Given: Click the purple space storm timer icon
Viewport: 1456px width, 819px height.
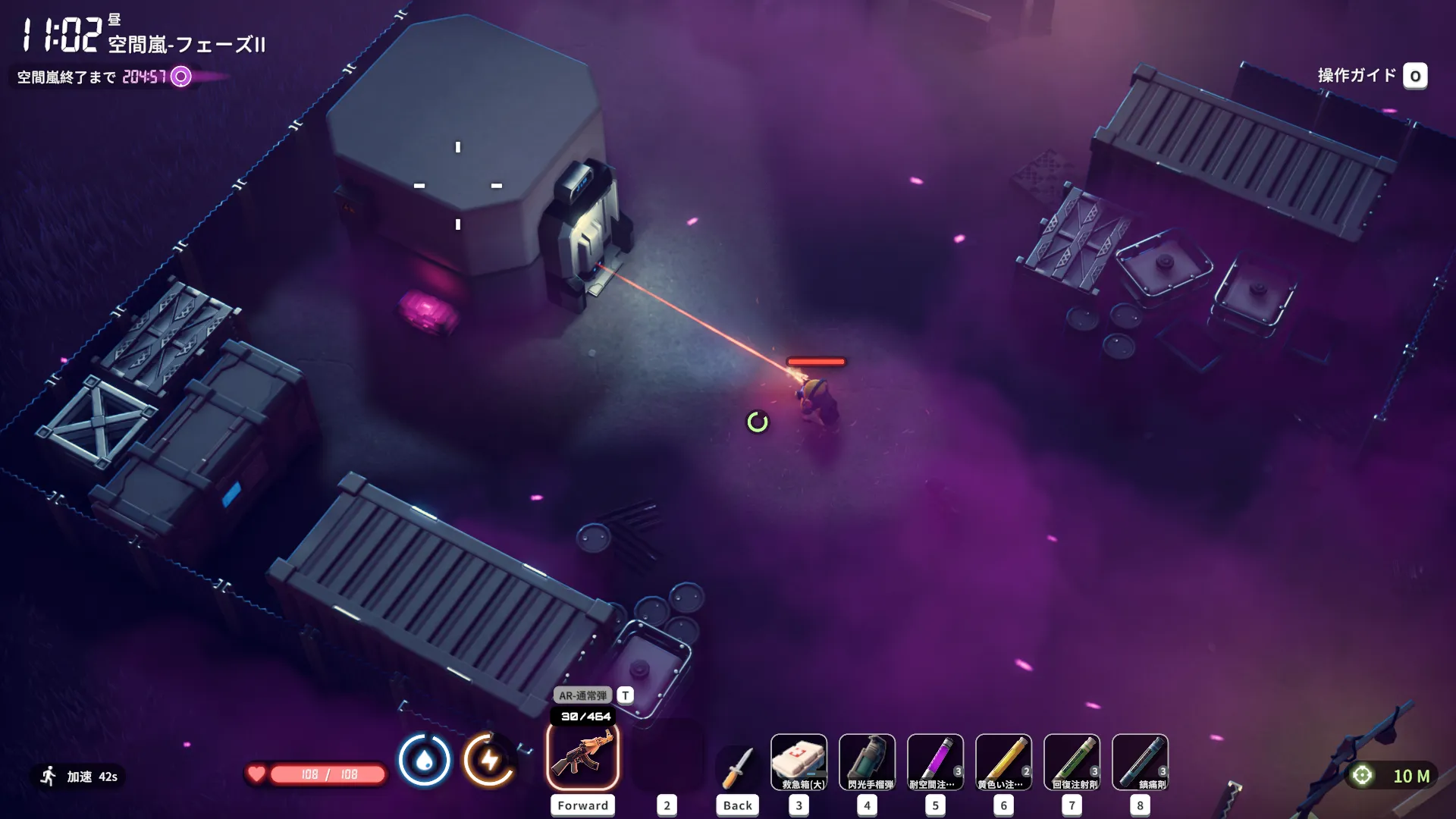Looking at the screenshot, I should pos(181,77).
